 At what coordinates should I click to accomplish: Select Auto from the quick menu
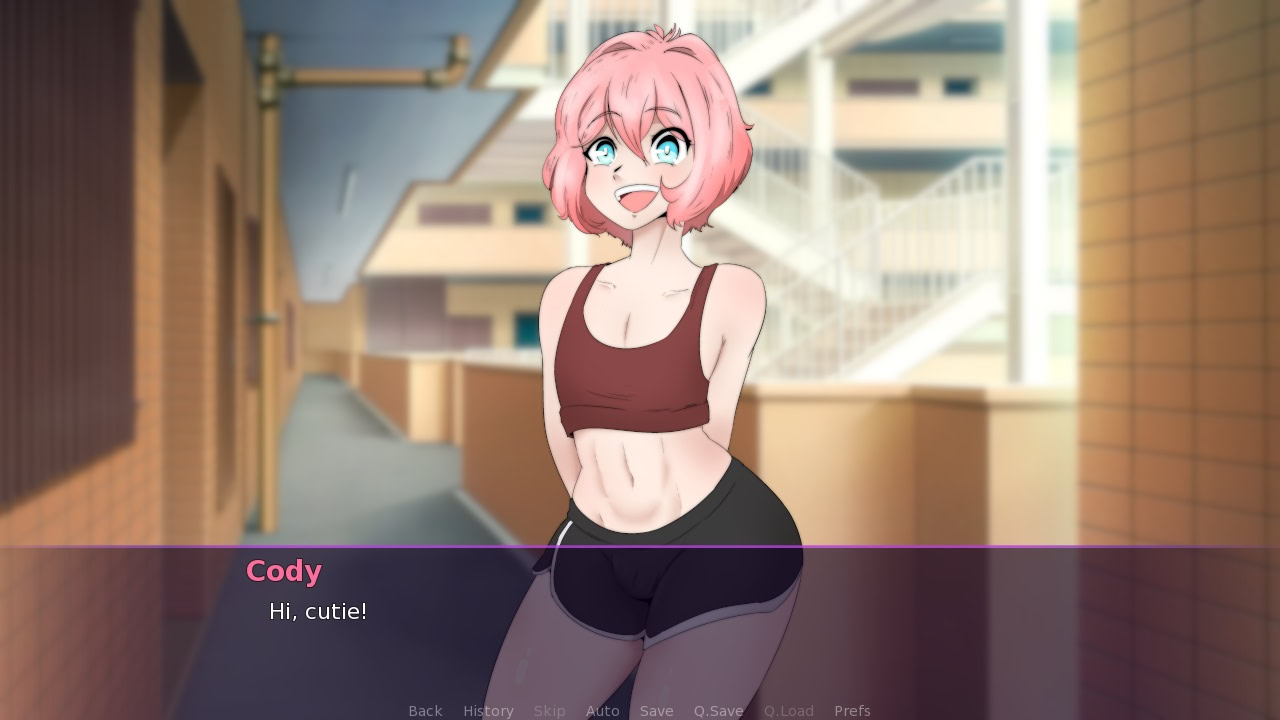pyautogui.click(x=603, y=710)
